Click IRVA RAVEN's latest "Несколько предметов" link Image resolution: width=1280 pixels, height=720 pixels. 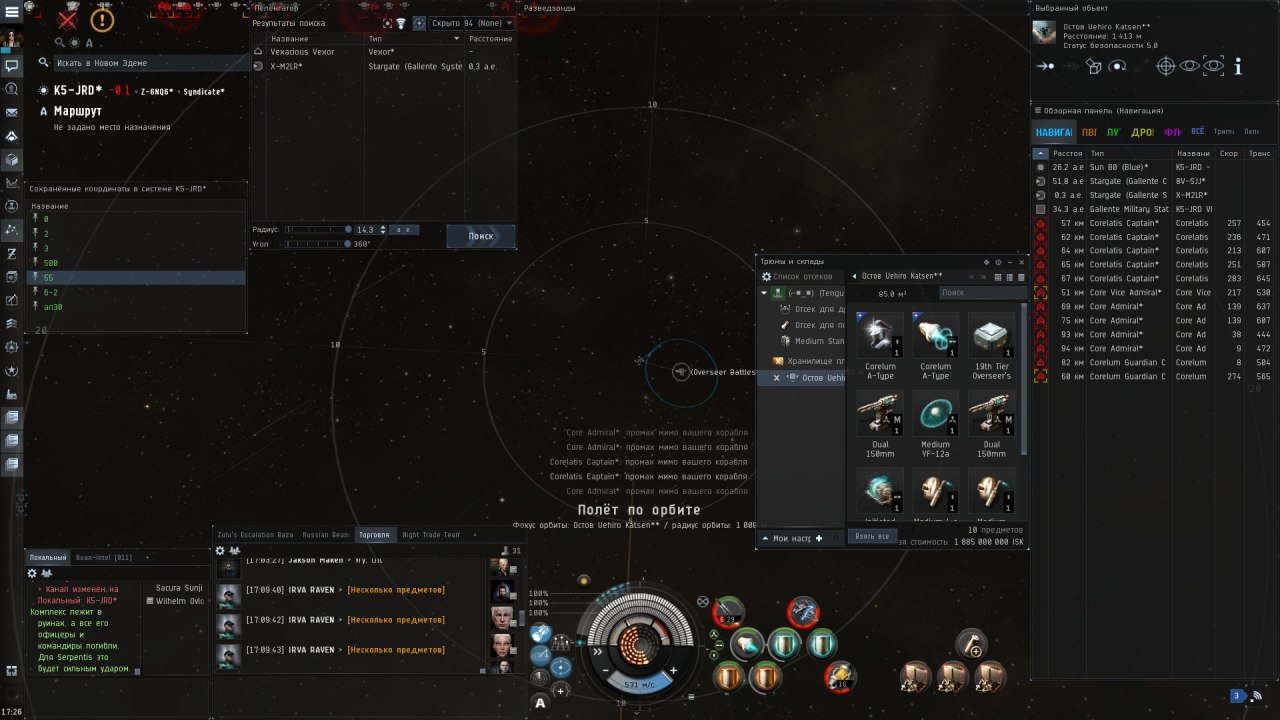396,650
